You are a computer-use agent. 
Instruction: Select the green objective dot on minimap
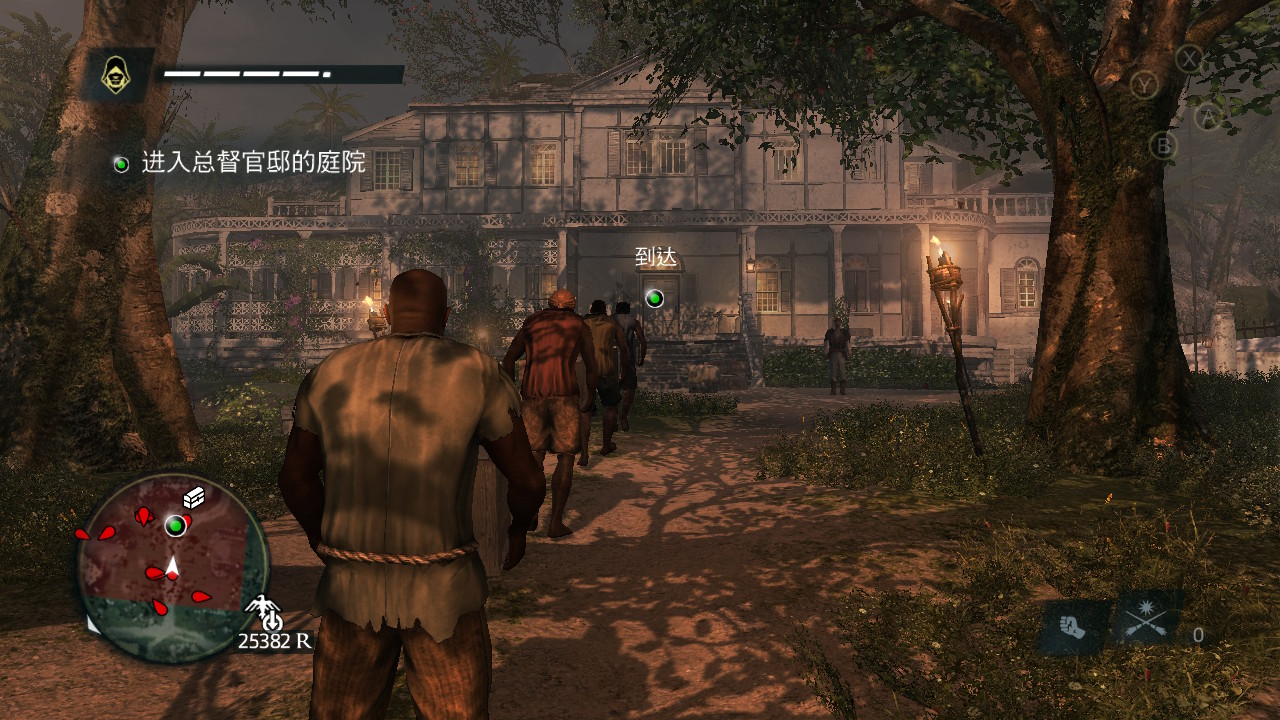point(176,525)
